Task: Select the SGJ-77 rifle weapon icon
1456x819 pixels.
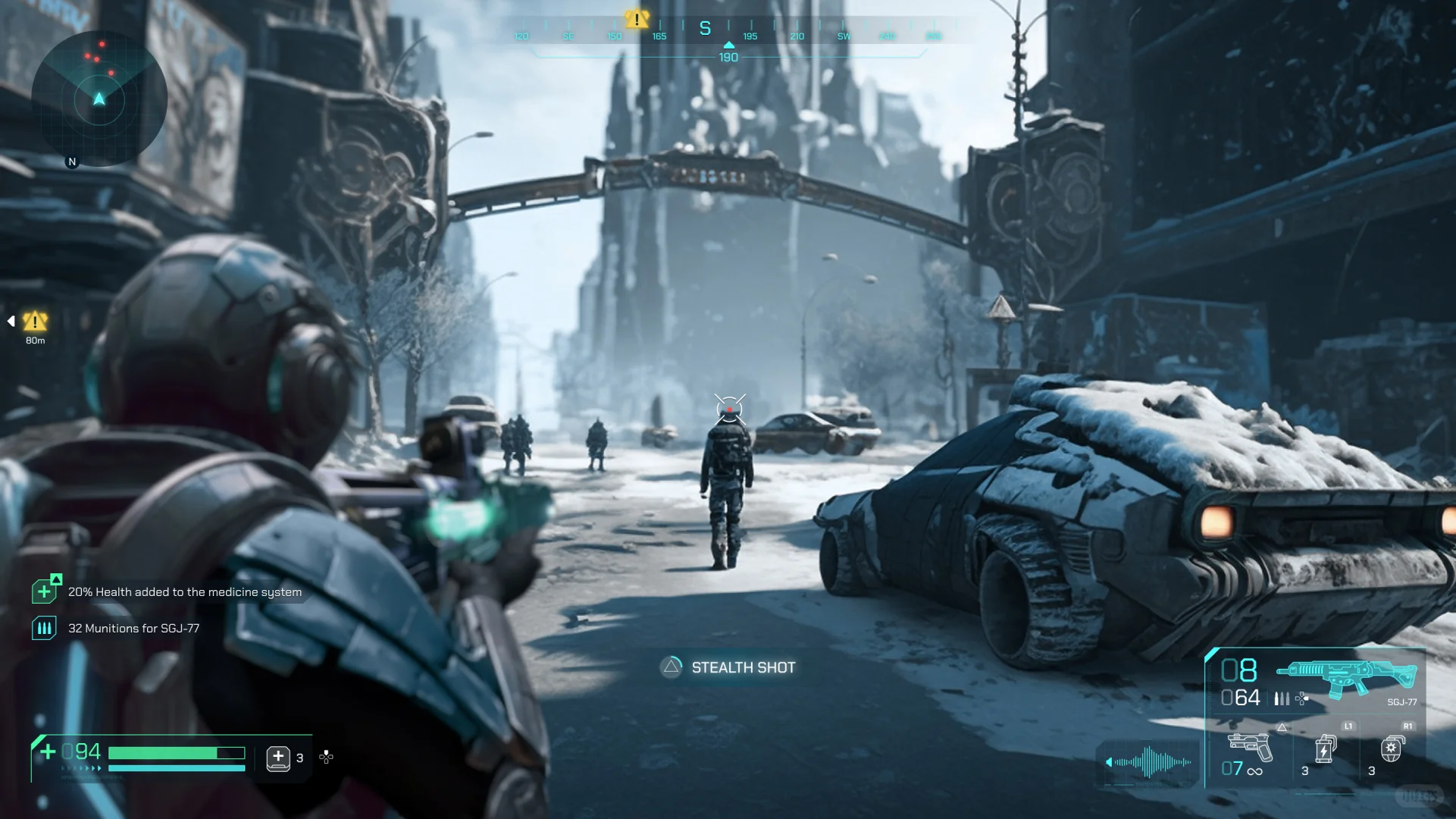Action: click(x=1346, y=676)
